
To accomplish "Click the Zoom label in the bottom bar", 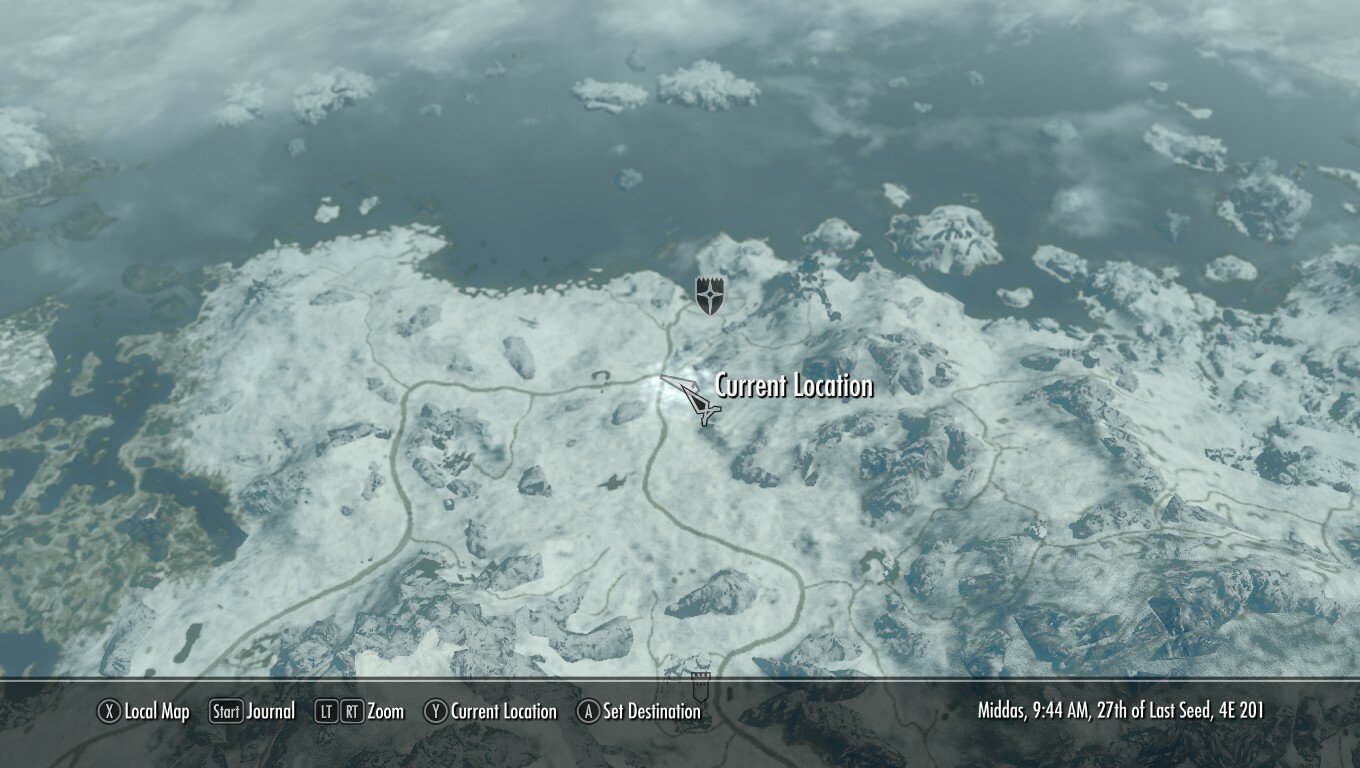I will [388, 712].
